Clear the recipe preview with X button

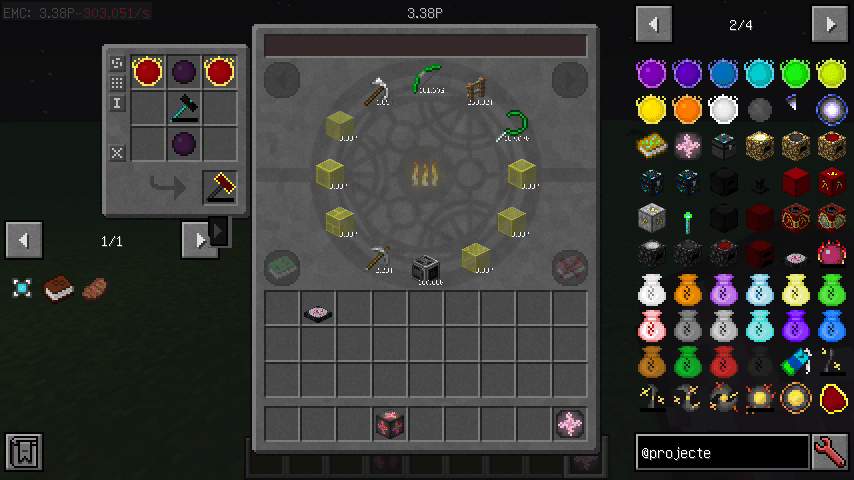pos(117,153)
